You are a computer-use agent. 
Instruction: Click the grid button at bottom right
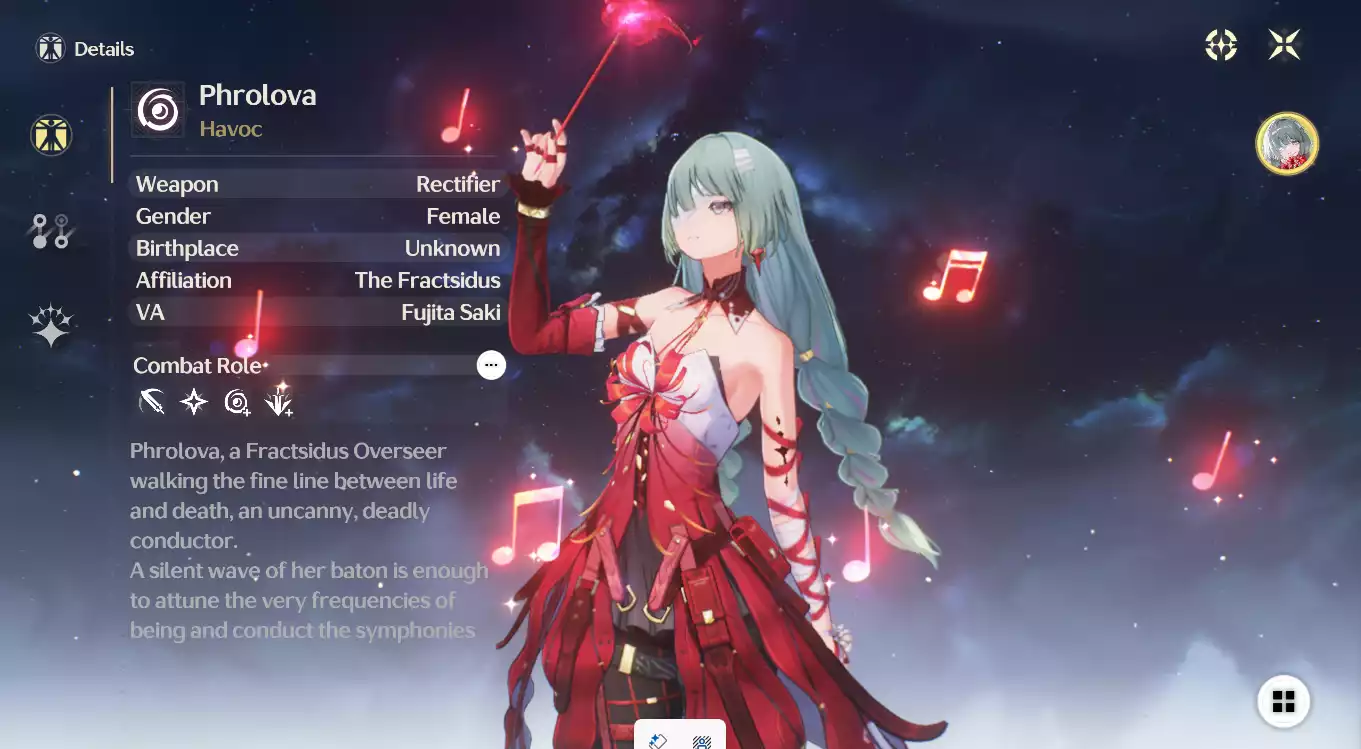point(1284,701)
